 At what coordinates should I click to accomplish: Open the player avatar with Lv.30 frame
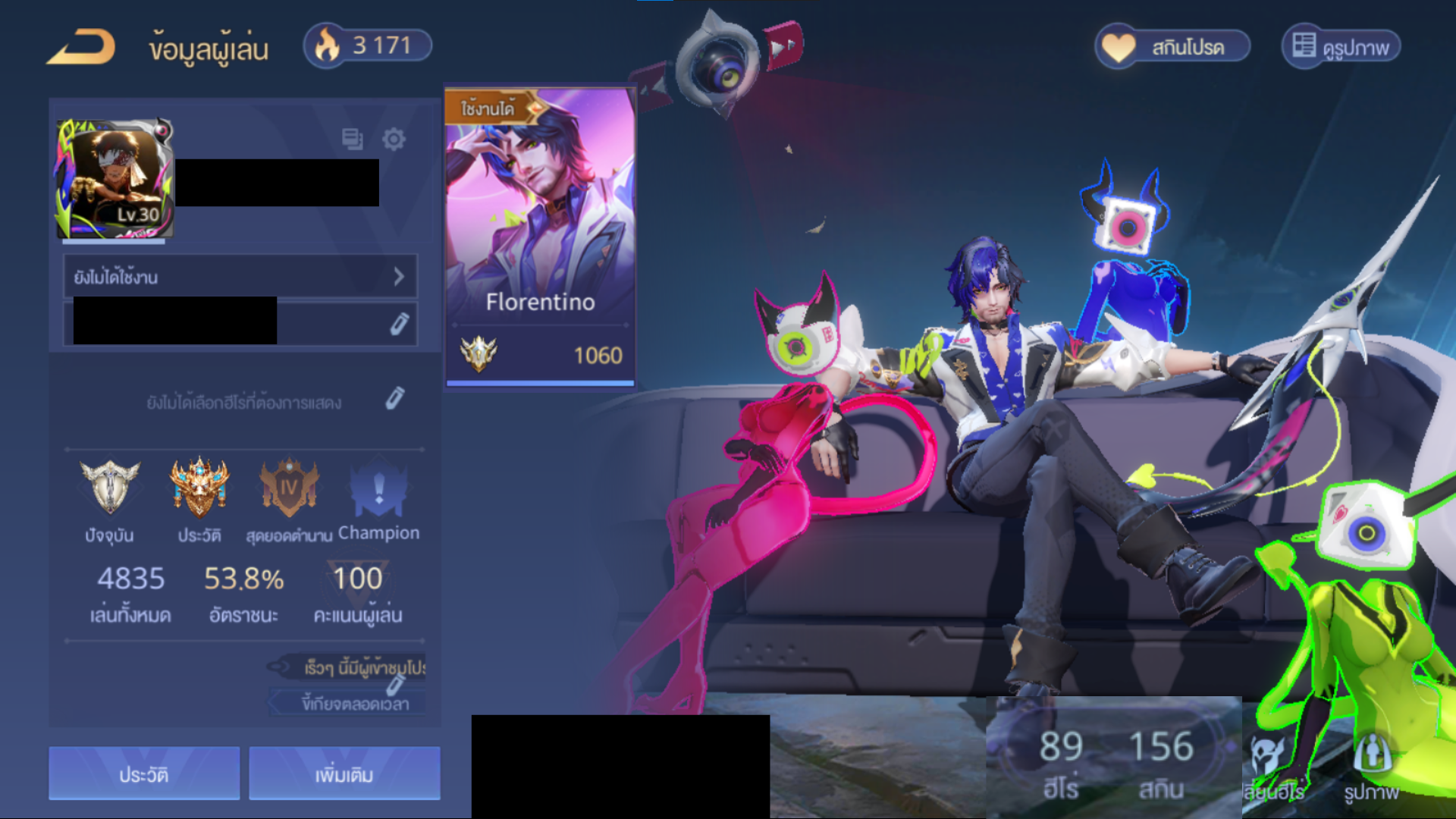coord(115,179)
